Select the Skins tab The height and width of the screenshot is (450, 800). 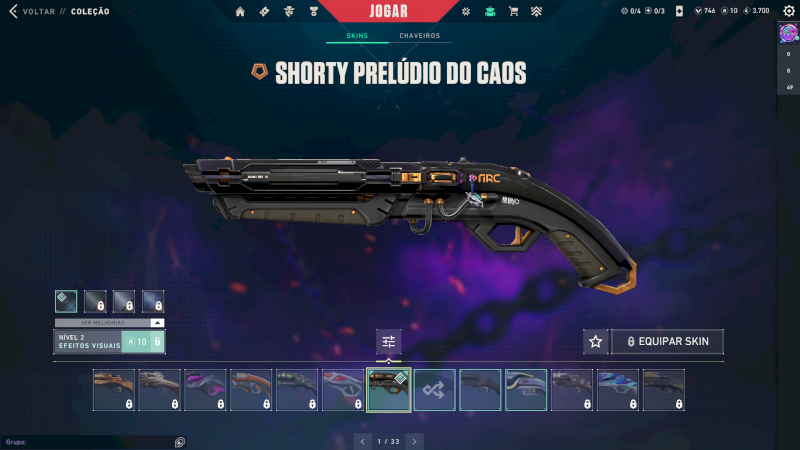357,36
